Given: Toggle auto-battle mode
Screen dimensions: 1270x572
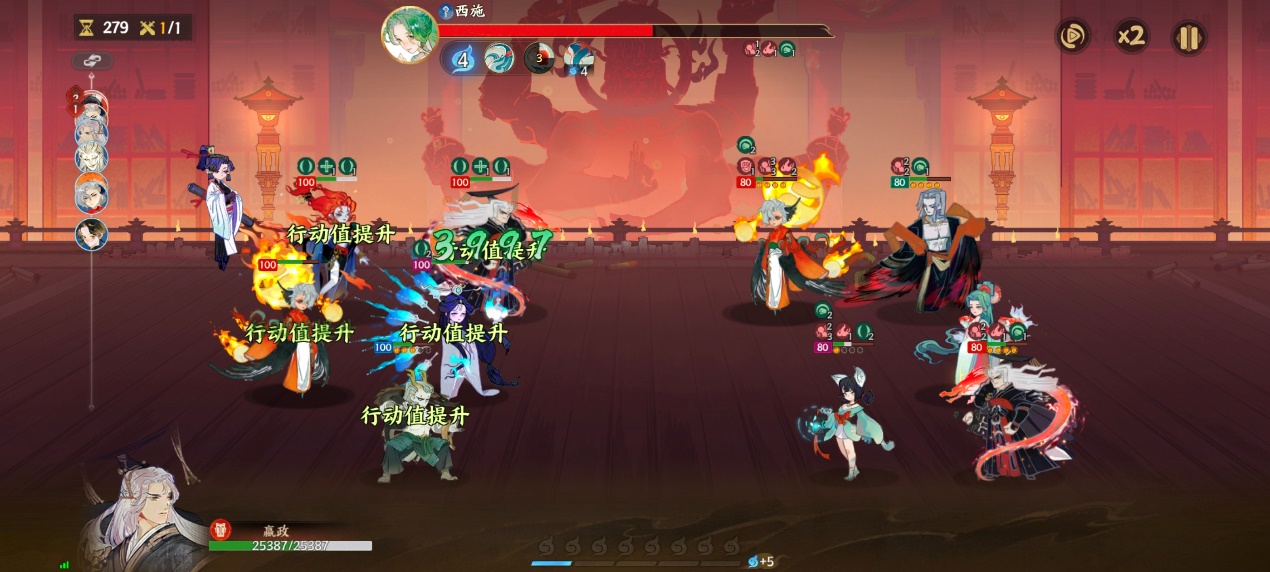Looking at the screenshot, I should (1072, 37).
